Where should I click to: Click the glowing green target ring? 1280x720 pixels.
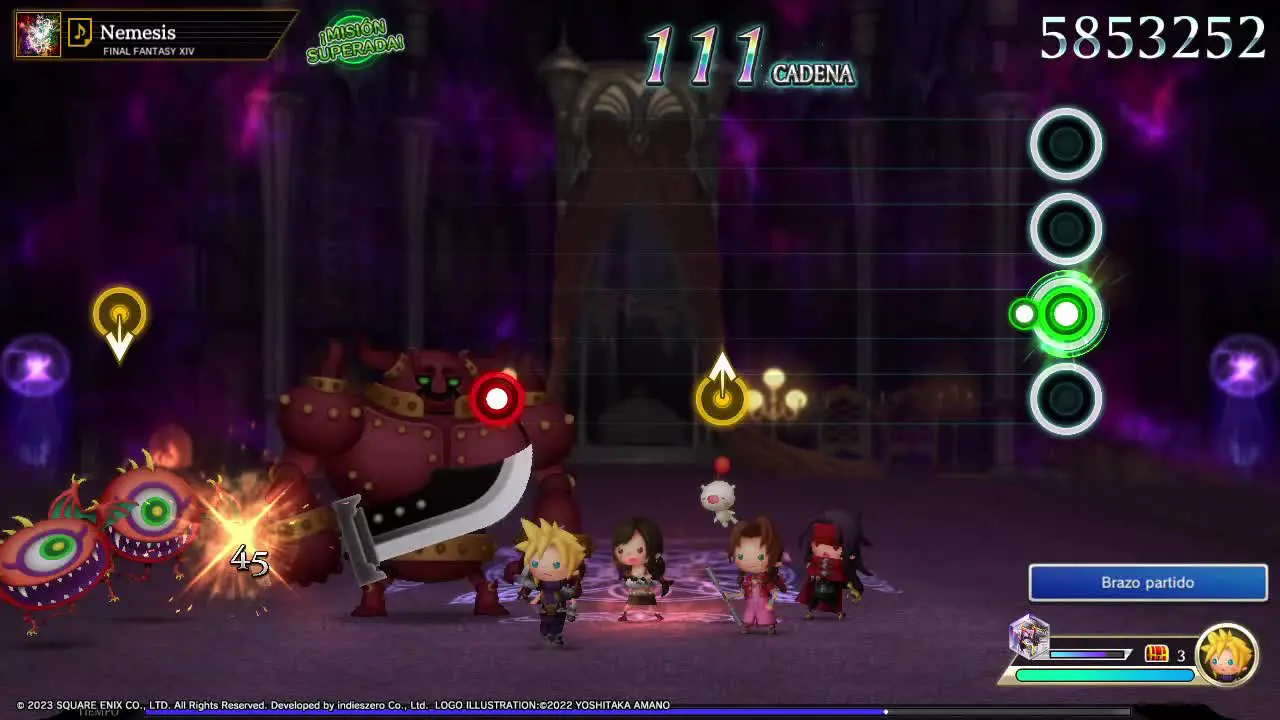click(1066, 315)
